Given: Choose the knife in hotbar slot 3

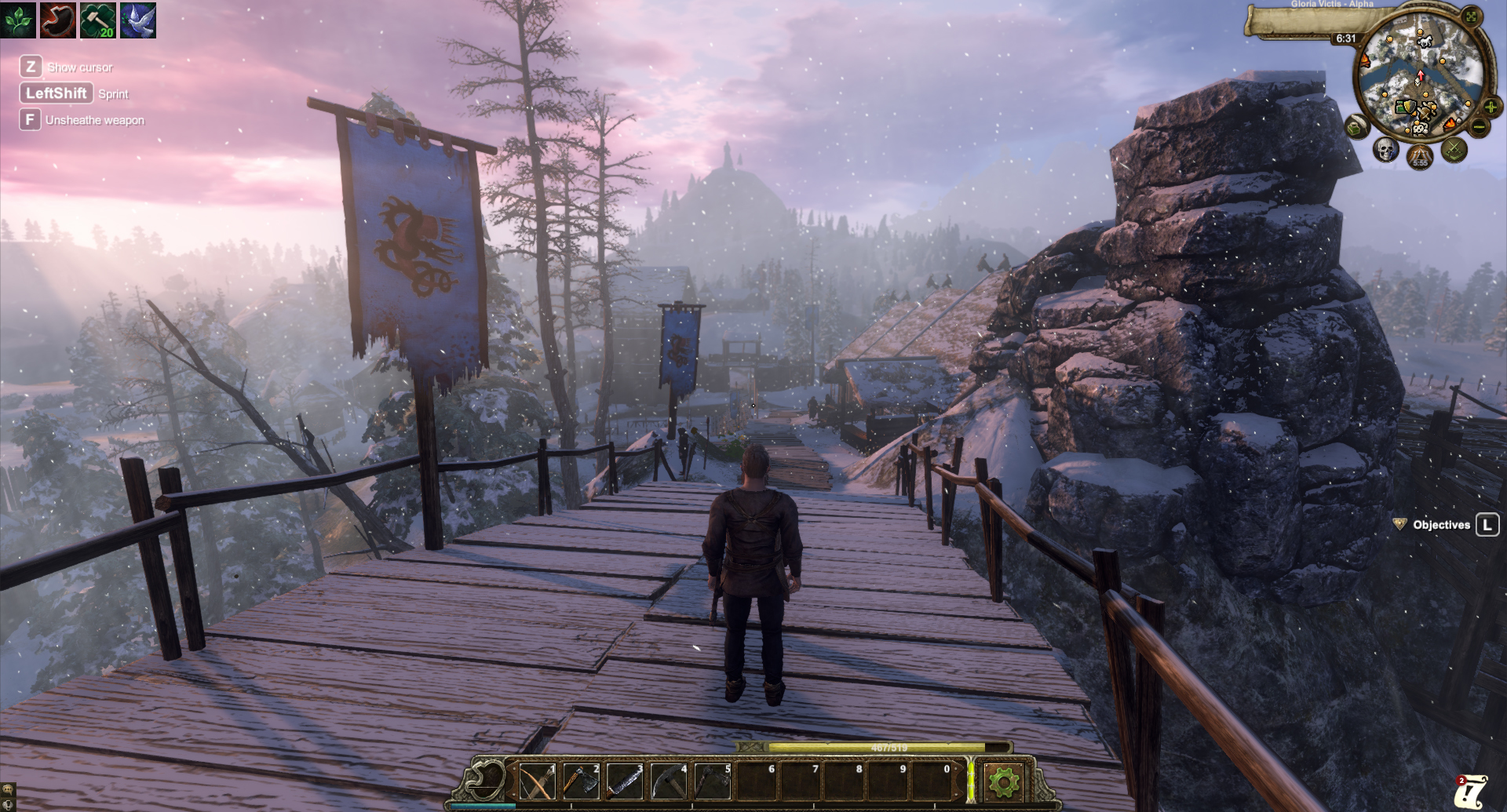Looking at the screenshot, I should 625,781.
